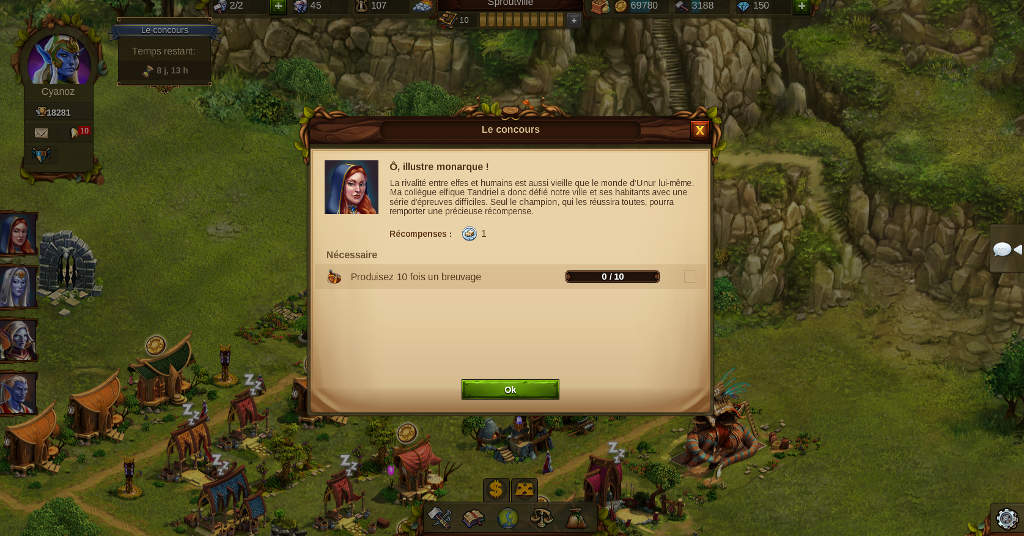Image resolution: width=1024 pixels, height=536 pixels.
Task: Buy diamonds with the green plus
Action: 801,6
